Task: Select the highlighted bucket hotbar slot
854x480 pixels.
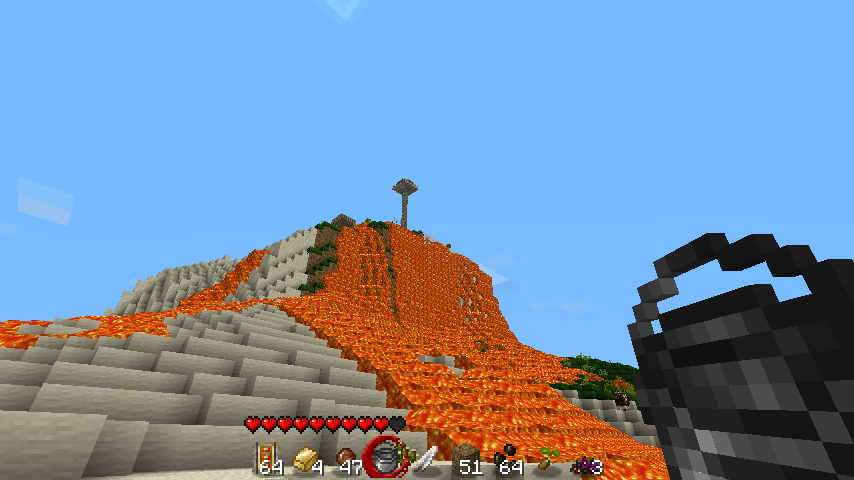Action: 386,458
